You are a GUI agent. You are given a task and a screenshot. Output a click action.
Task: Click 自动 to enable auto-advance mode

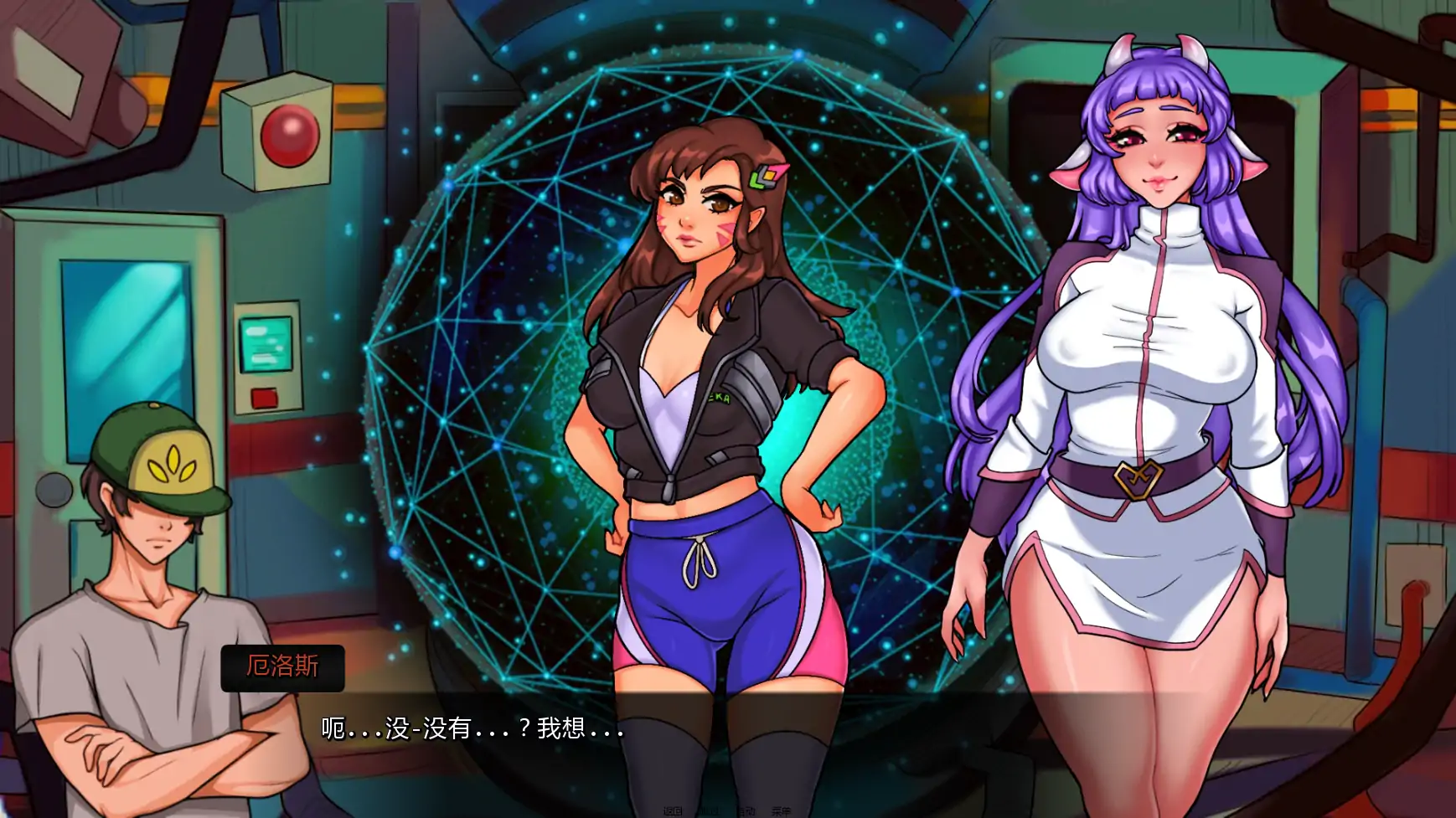tap(747, 810)
